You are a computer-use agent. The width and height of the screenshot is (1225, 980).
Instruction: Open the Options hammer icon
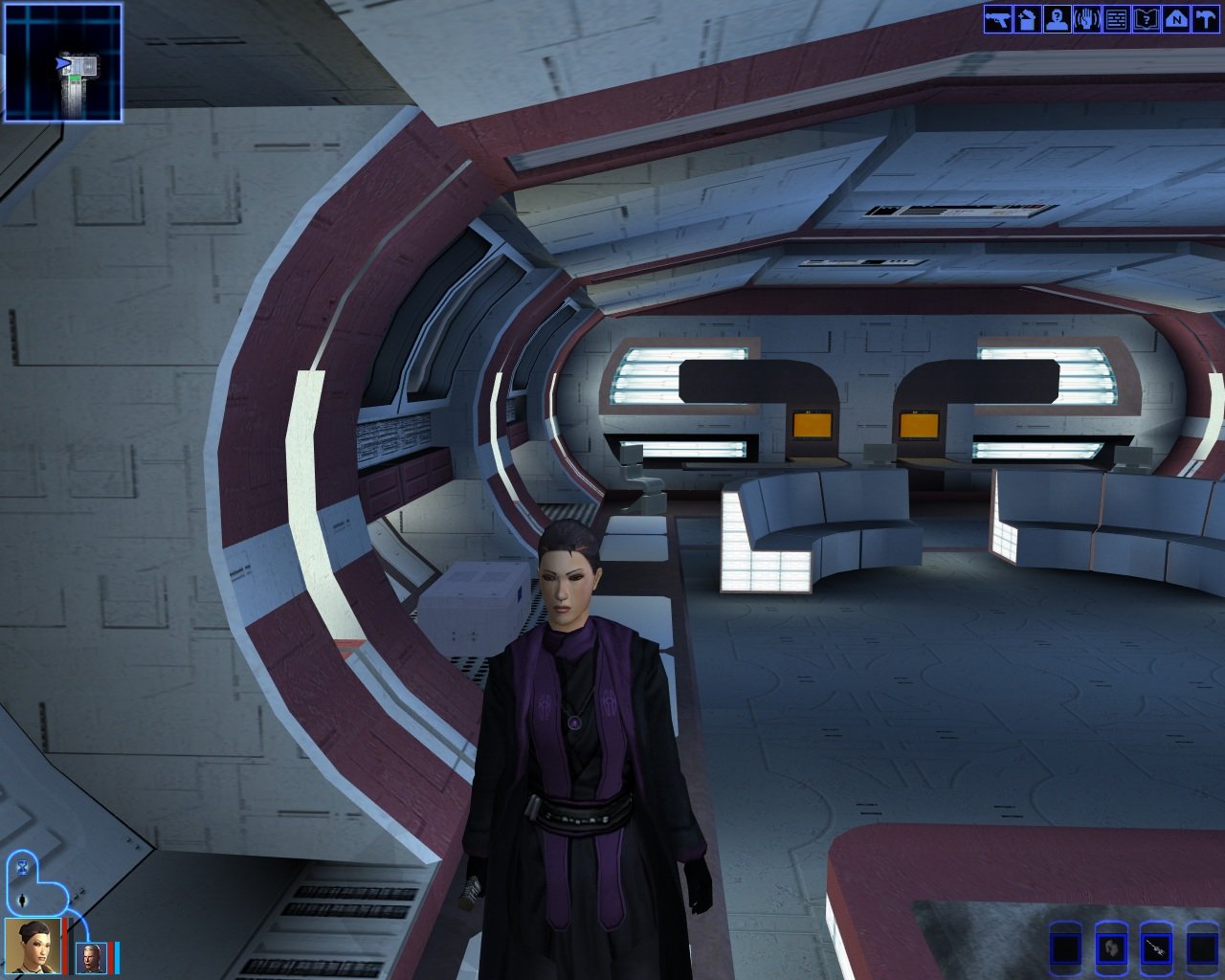pos(1205,19)
